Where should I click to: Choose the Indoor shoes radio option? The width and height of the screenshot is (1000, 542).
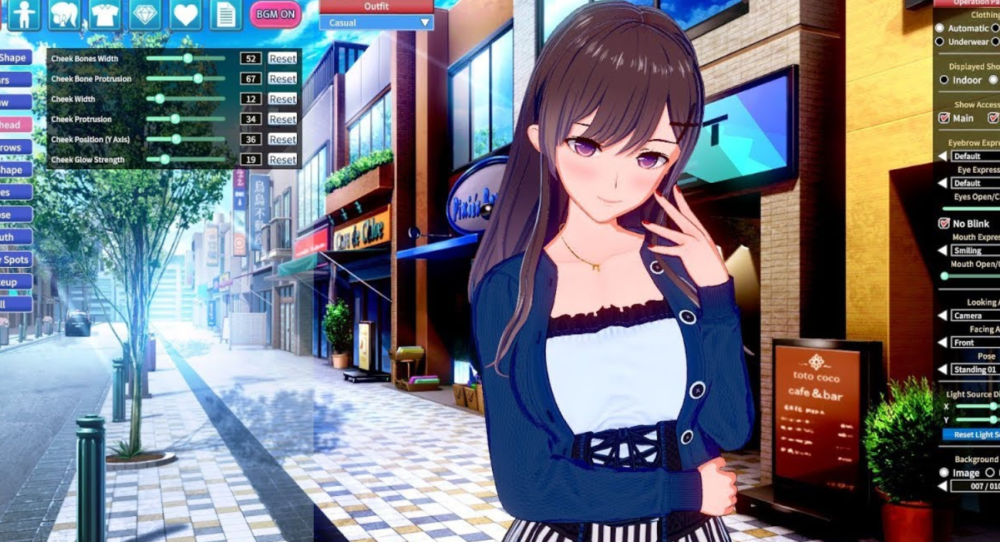(x=944, y=80)
